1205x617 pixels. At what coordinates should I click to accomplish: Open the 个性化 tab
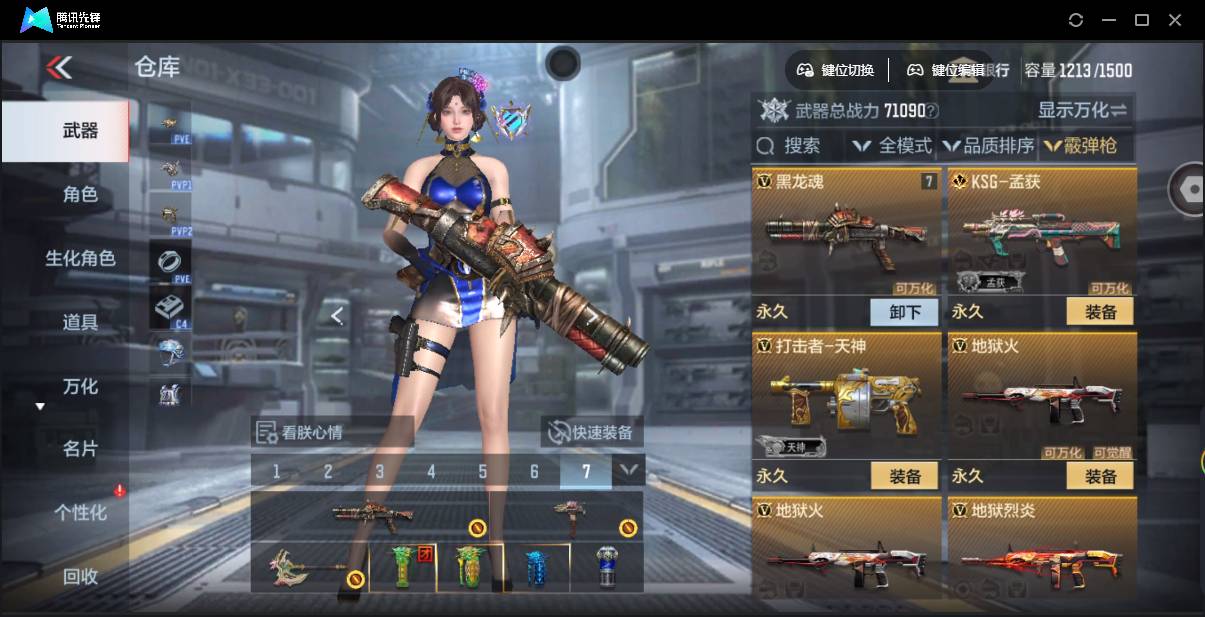[80, 513]
